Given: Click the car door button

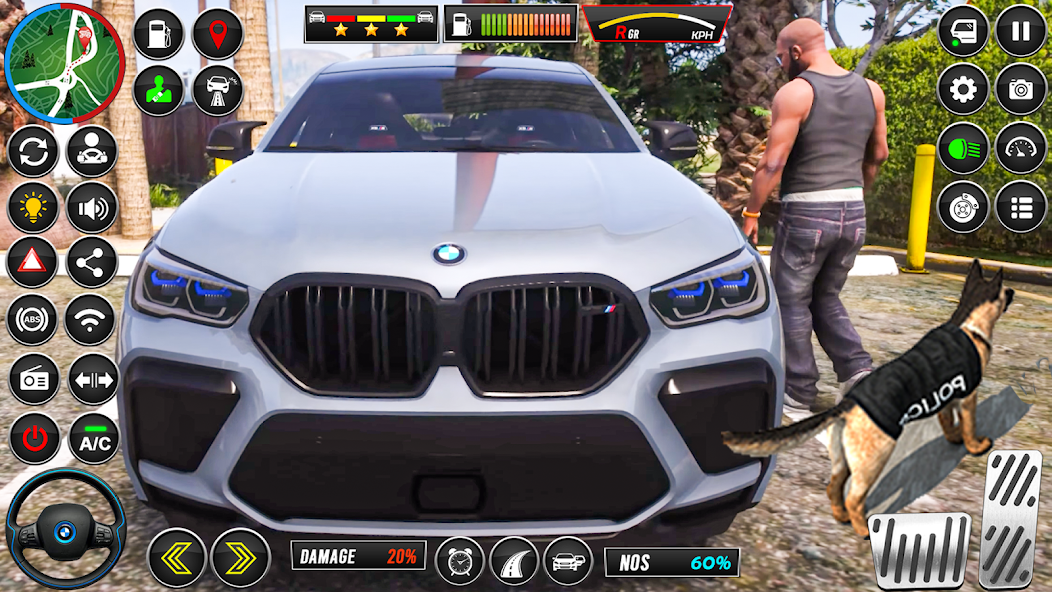Looking at the screenshot, I should (x=963, y=31).
